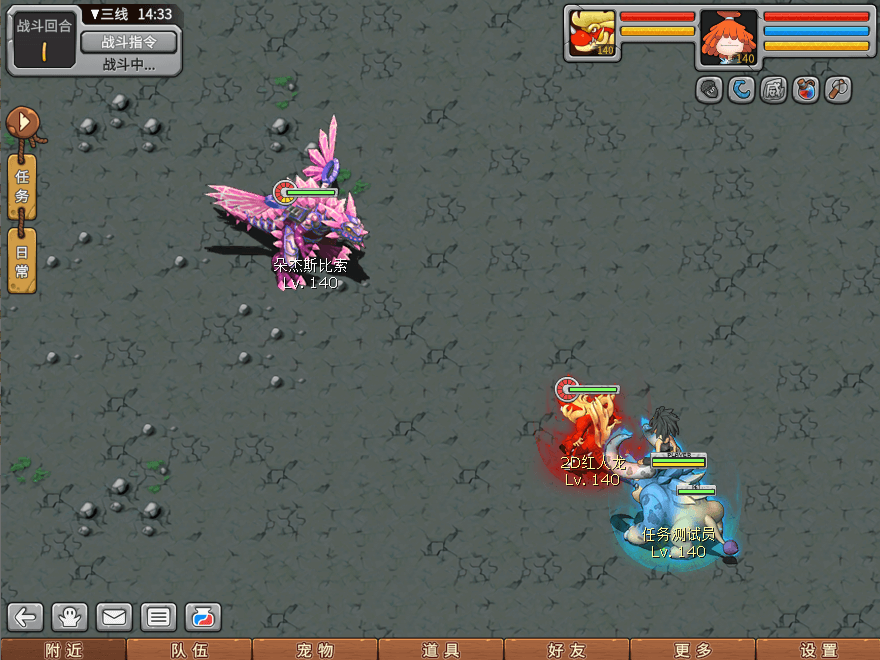Click the blue crescent moon status icon
The width and height of the screenshot is (880, 660).
pos(741,90)
